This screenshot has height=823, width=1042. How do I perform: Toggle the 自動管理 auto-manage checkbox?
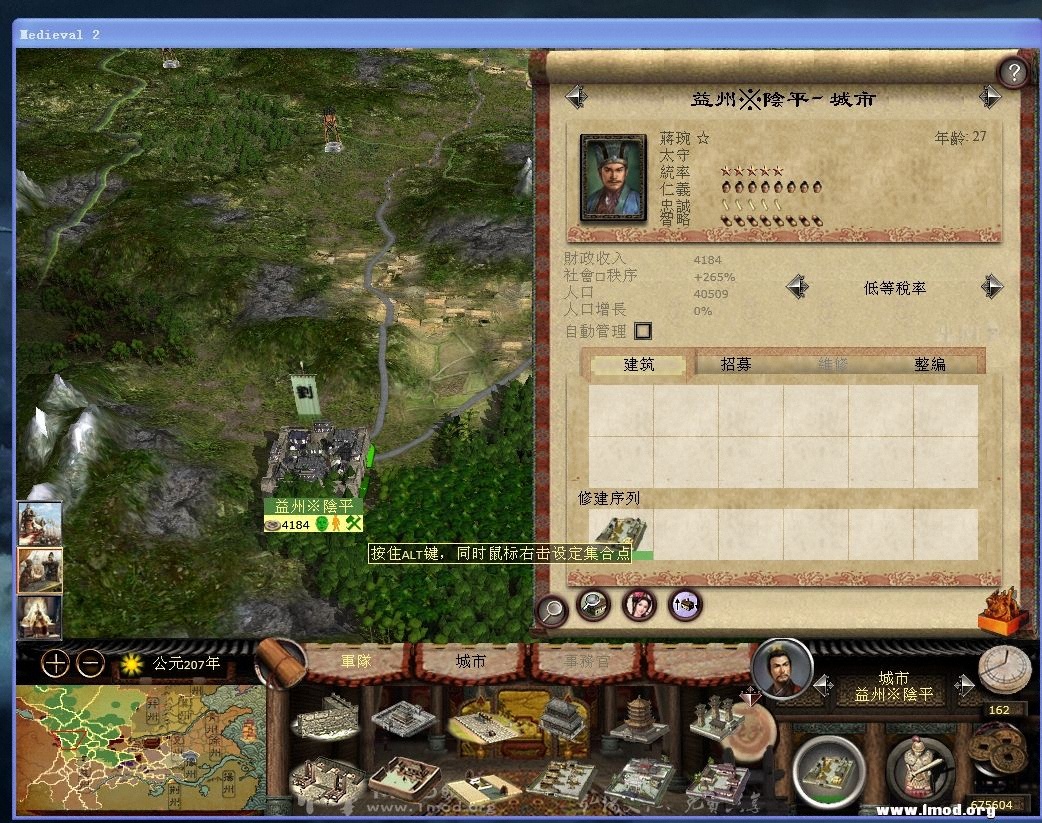click(643, 331)
